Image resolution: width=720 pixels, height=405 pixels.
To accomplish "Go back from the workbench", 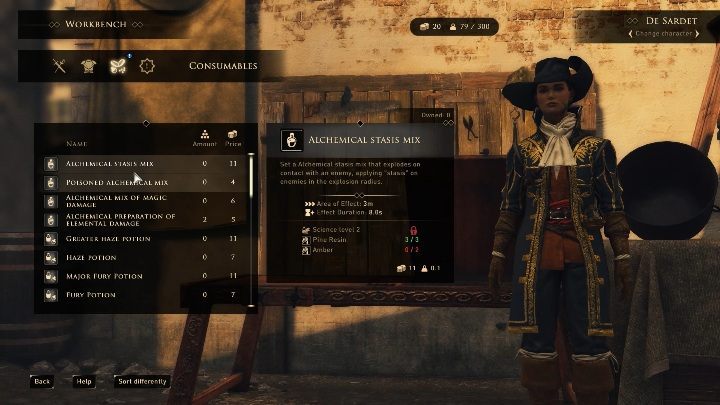I will click(42, 381).
